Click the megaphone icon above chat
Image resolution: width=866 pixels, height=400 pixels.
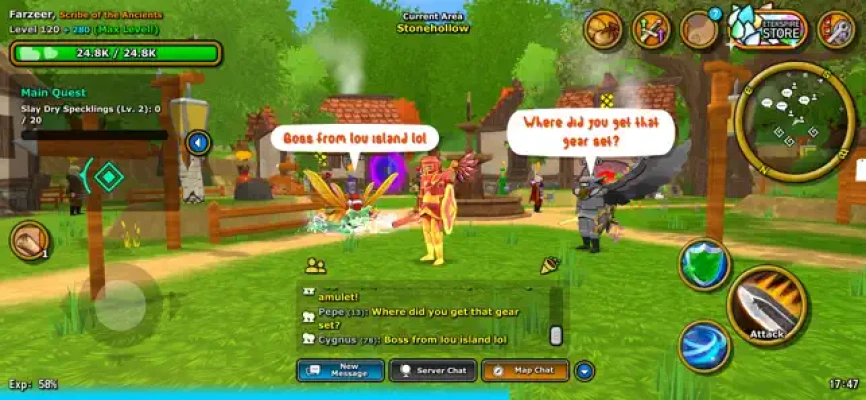pyautogui.click(x=549, y=265)
